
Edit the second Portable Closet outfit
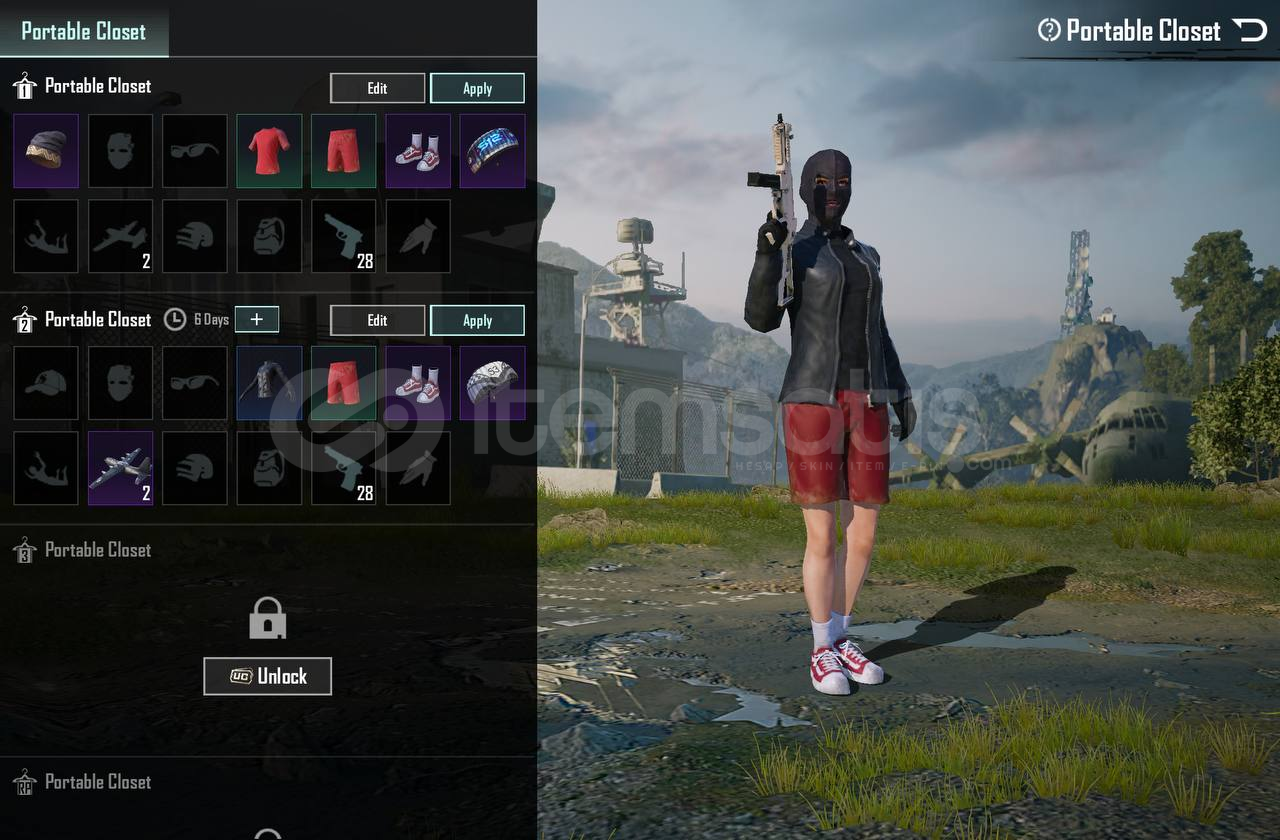[x=377, y=320]
